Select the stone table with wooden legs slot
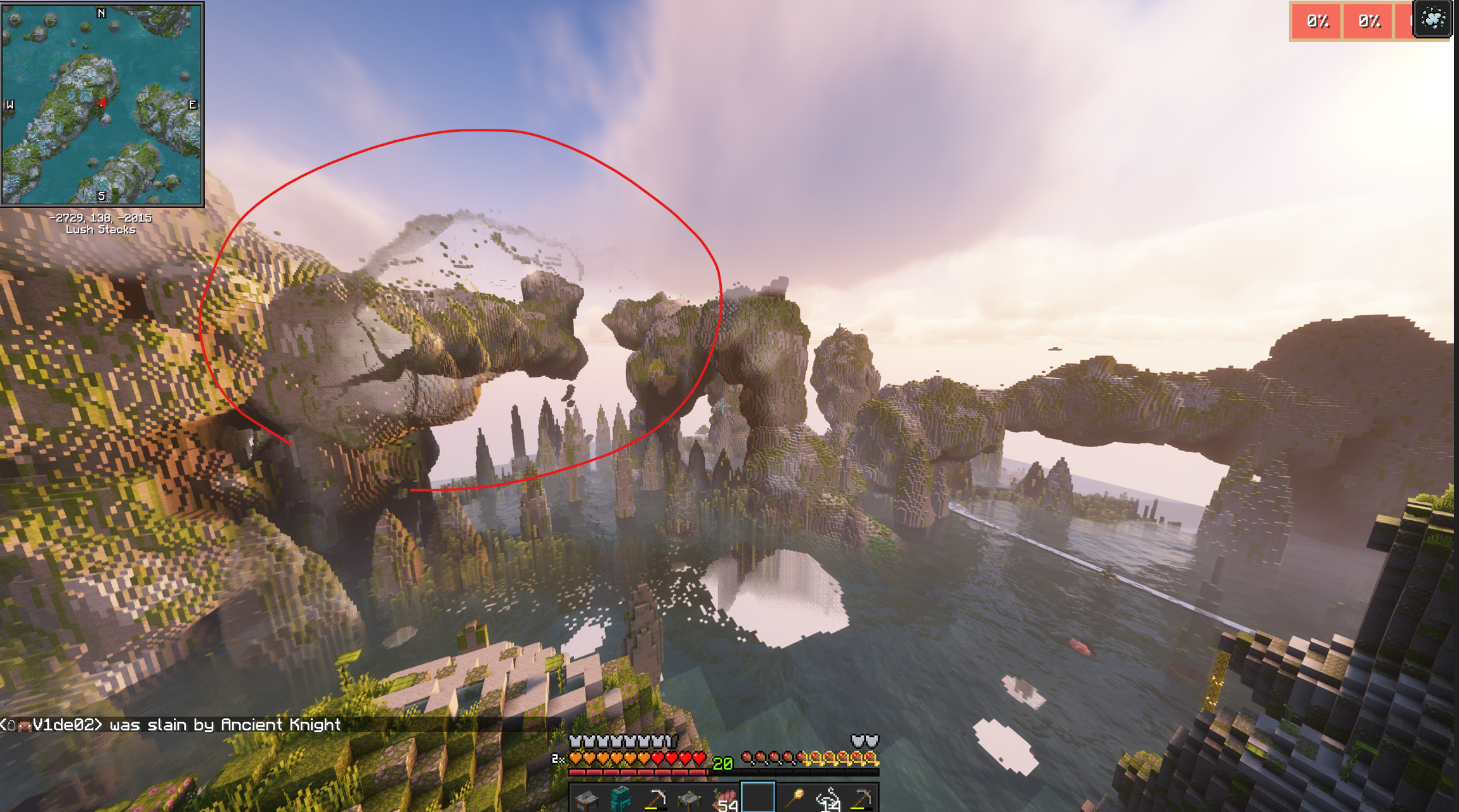 (689, 798)
